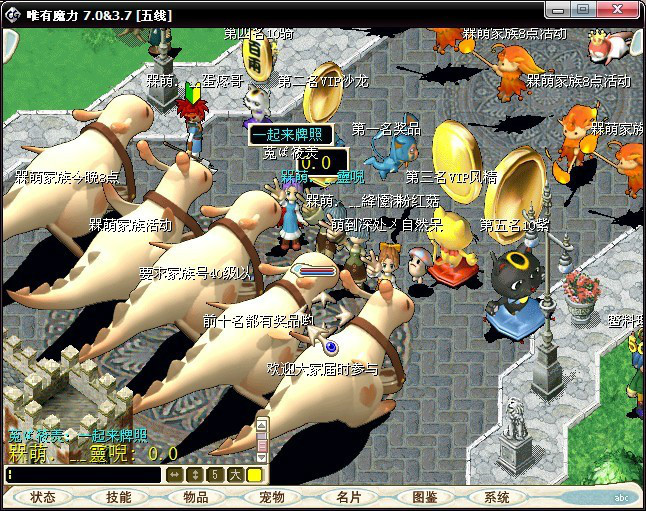Screen dimensions: 646x511
Task: Click the abc input mode indicator
Action: click(x=620, y=497)
